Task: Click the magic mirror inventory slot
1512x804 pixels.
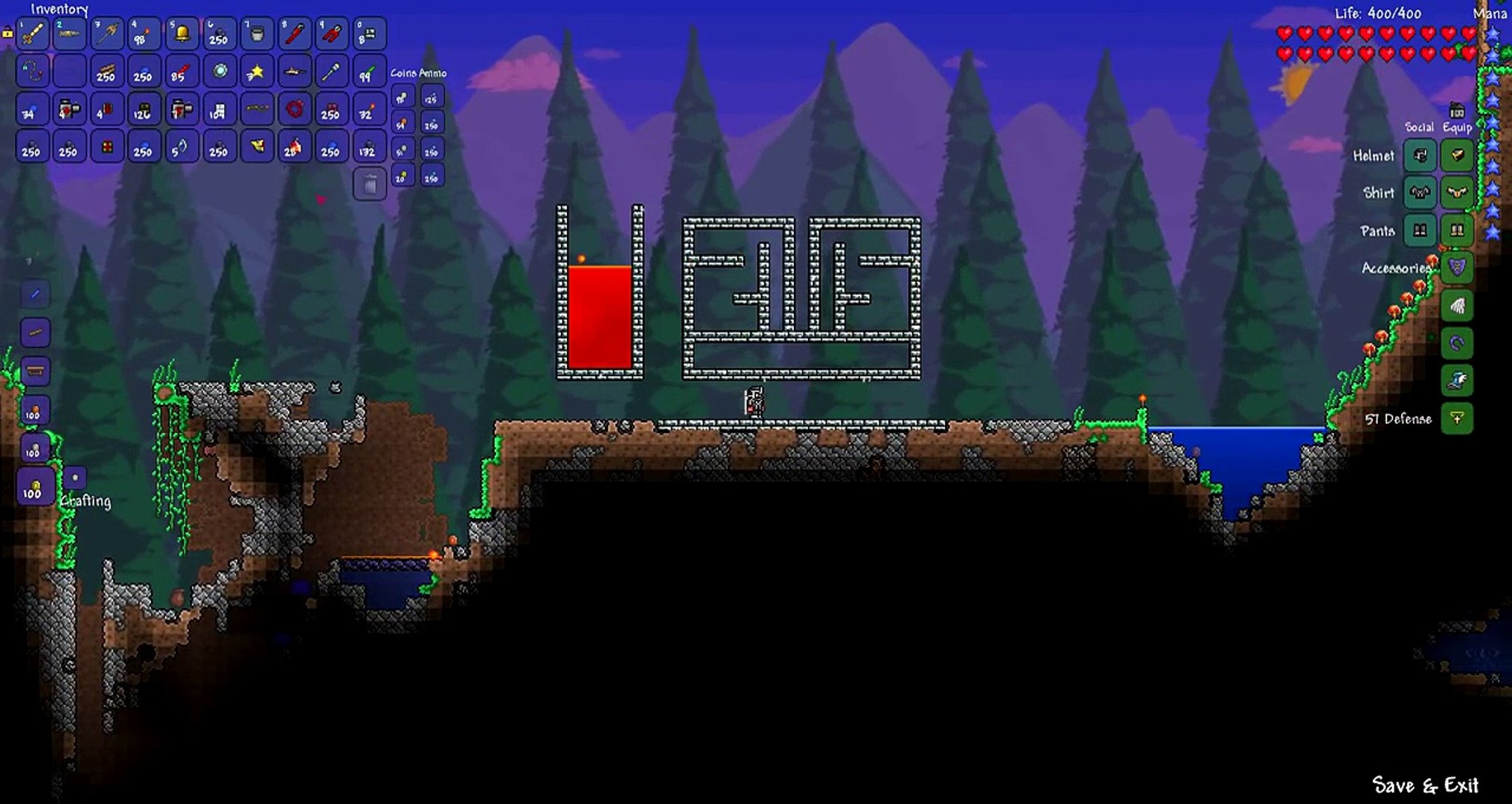Action: [220, 72]
